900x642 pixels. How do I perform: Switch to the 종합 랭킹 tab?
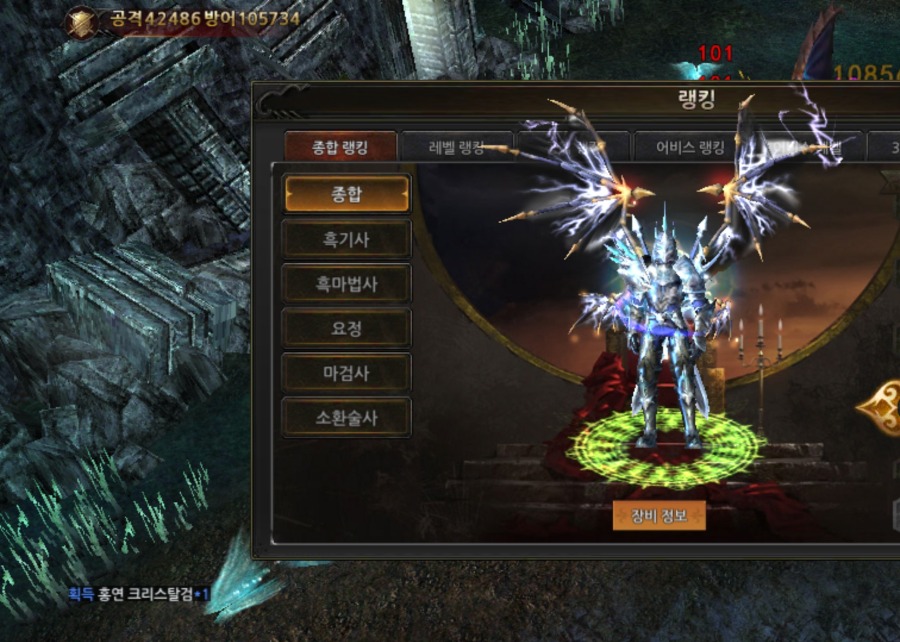tap(340, 148)
